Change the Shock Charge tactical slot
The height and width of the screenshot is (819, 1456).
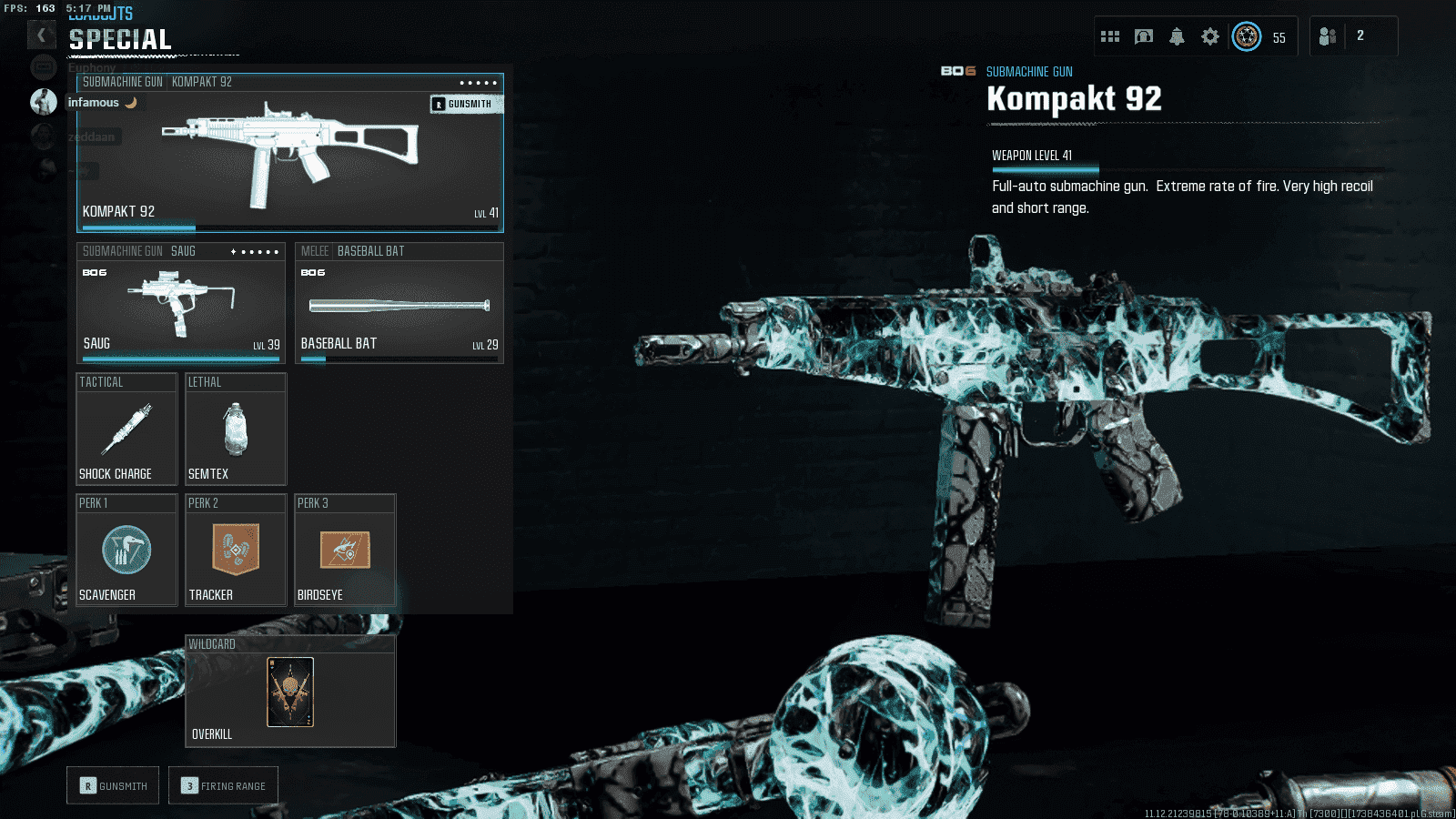coord(126,430)
